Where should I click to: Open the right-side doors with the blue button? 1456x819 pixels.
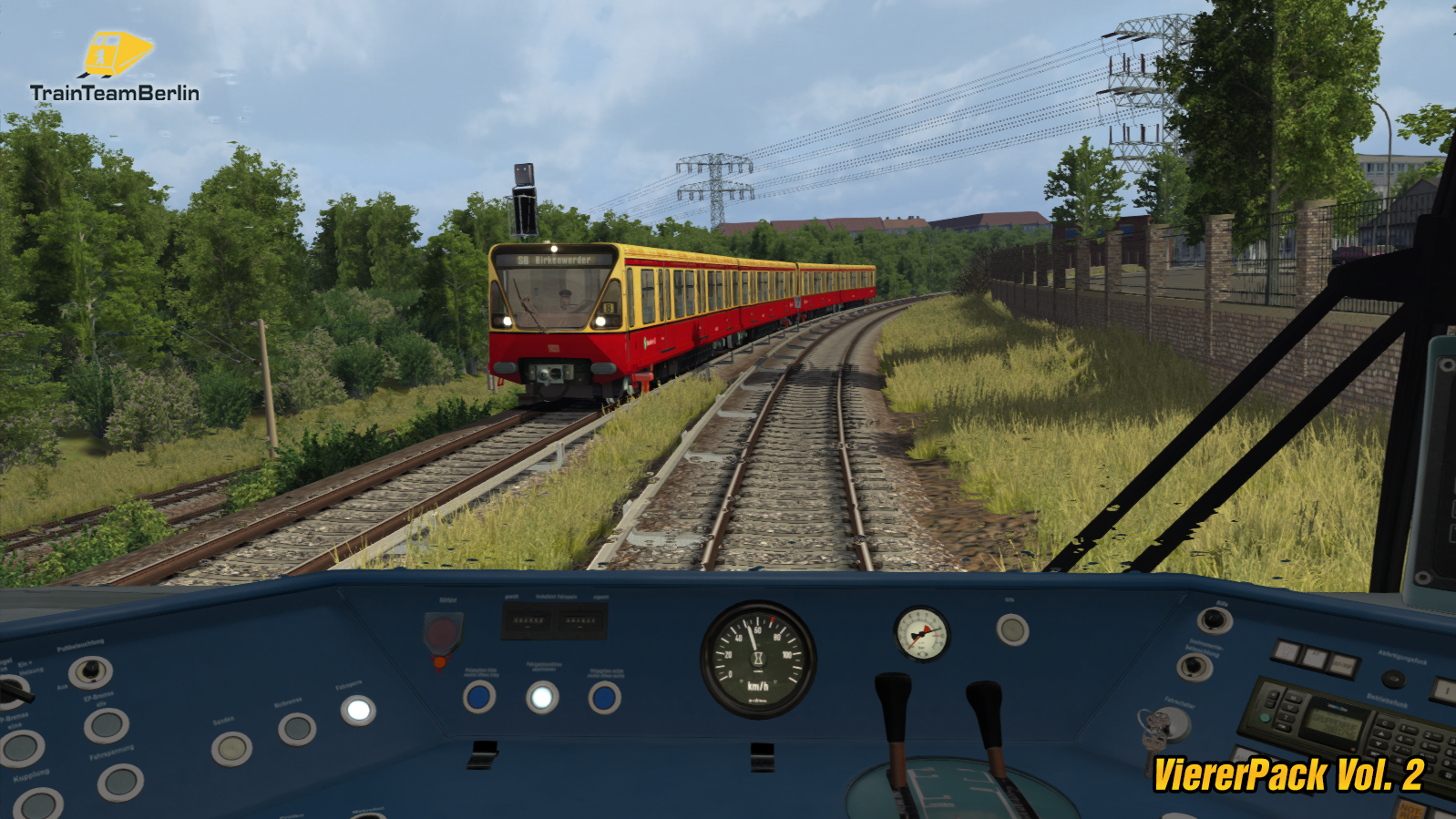coord(603,698)
